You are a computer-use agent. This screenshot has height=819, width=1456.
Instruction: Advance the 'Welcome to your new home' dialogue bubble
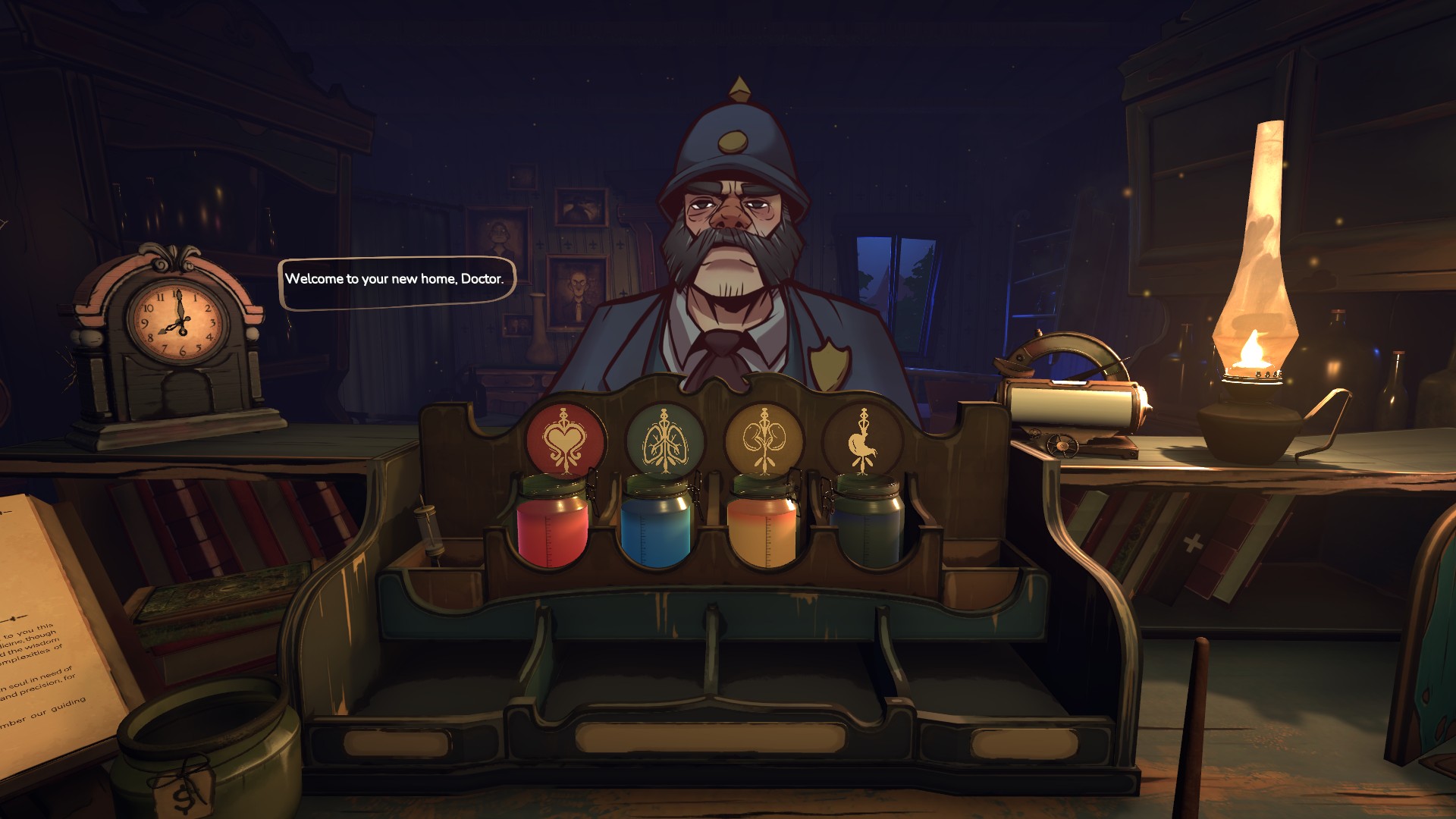[395, 281]
